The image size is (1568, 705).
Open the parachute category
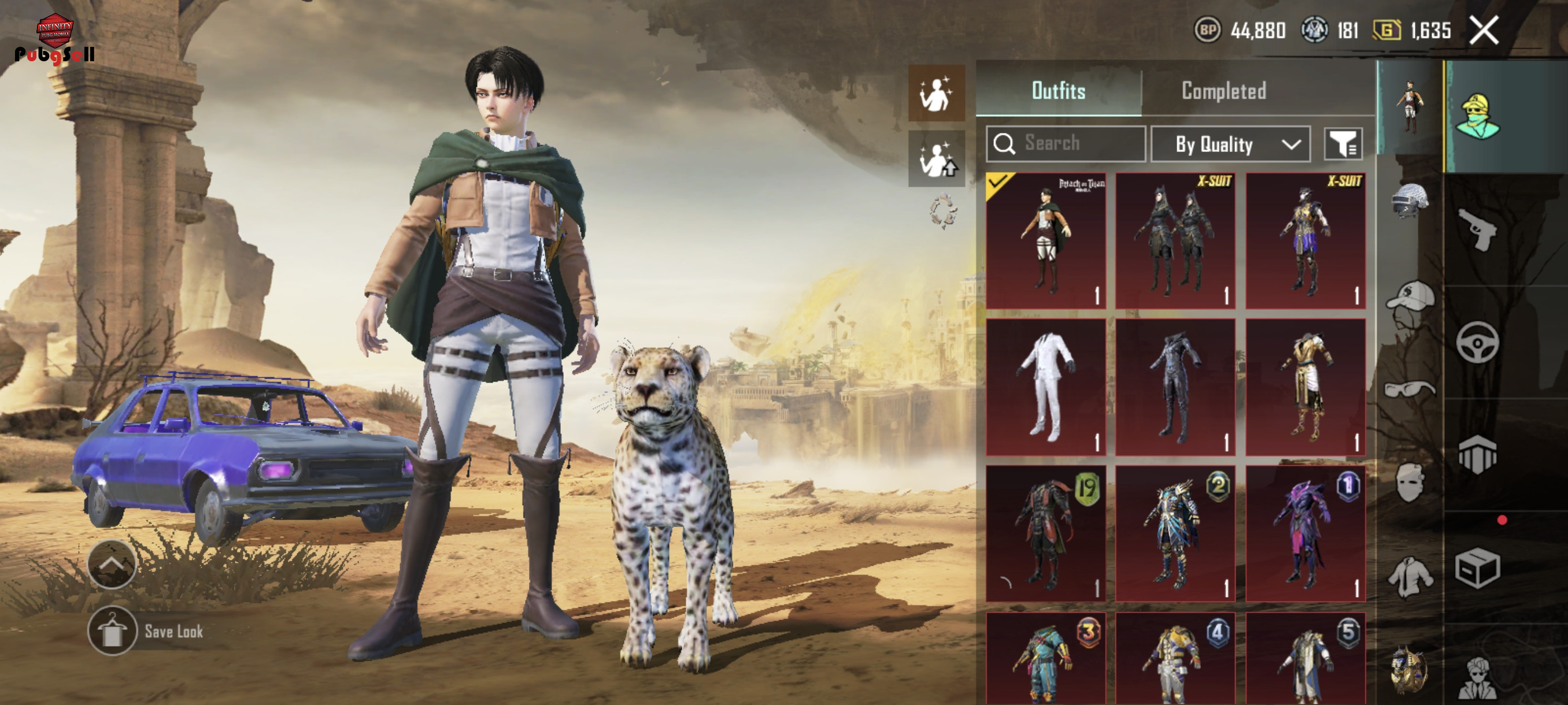[x=1477, y=454]
